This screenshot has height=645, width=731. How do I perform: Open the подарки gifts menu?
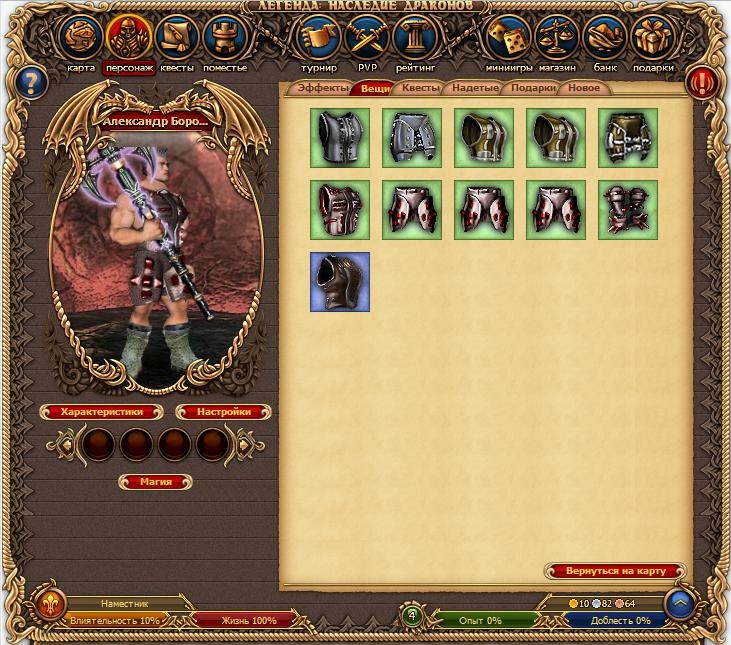(653, 39)
